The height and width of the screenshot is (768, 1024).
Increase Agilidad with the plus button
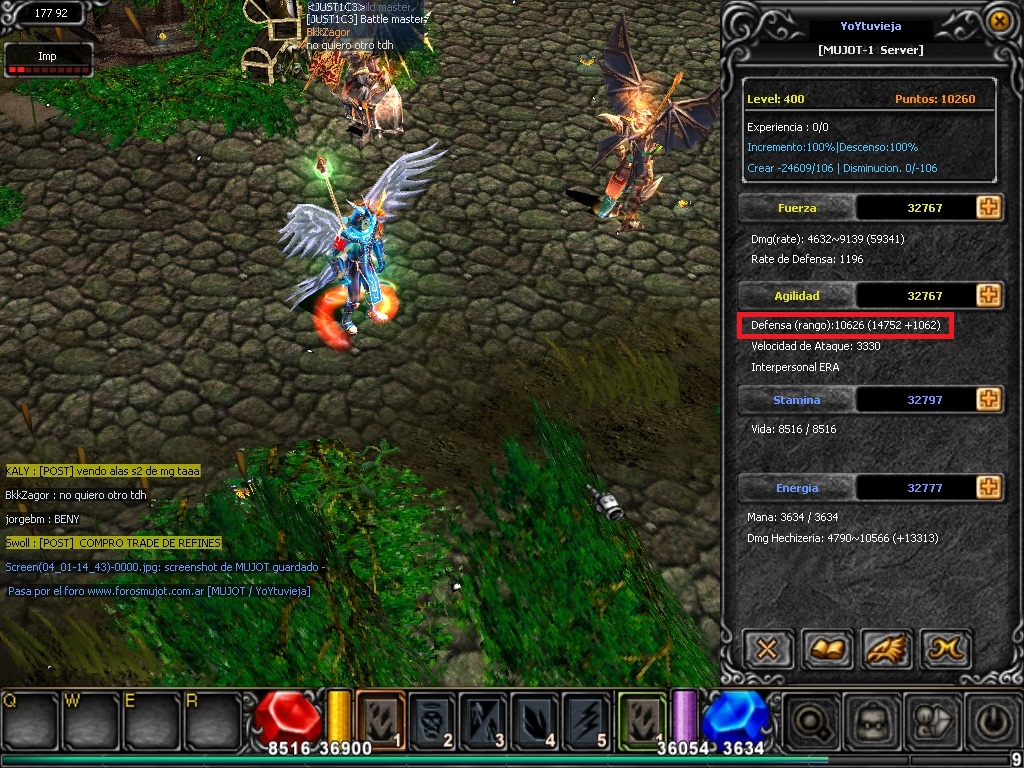988,295
